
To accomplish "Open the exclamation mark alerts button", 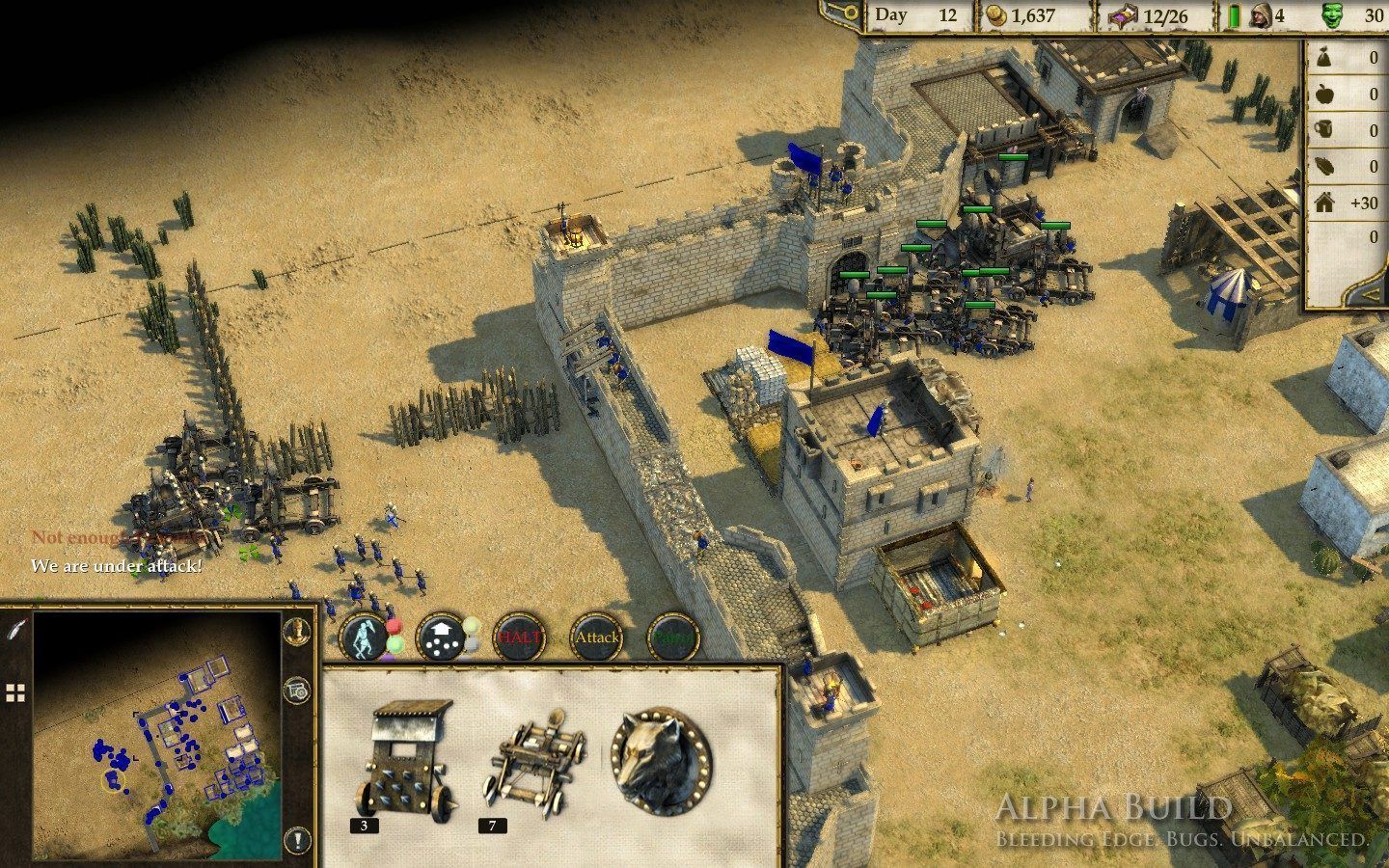I will [297, 840].
